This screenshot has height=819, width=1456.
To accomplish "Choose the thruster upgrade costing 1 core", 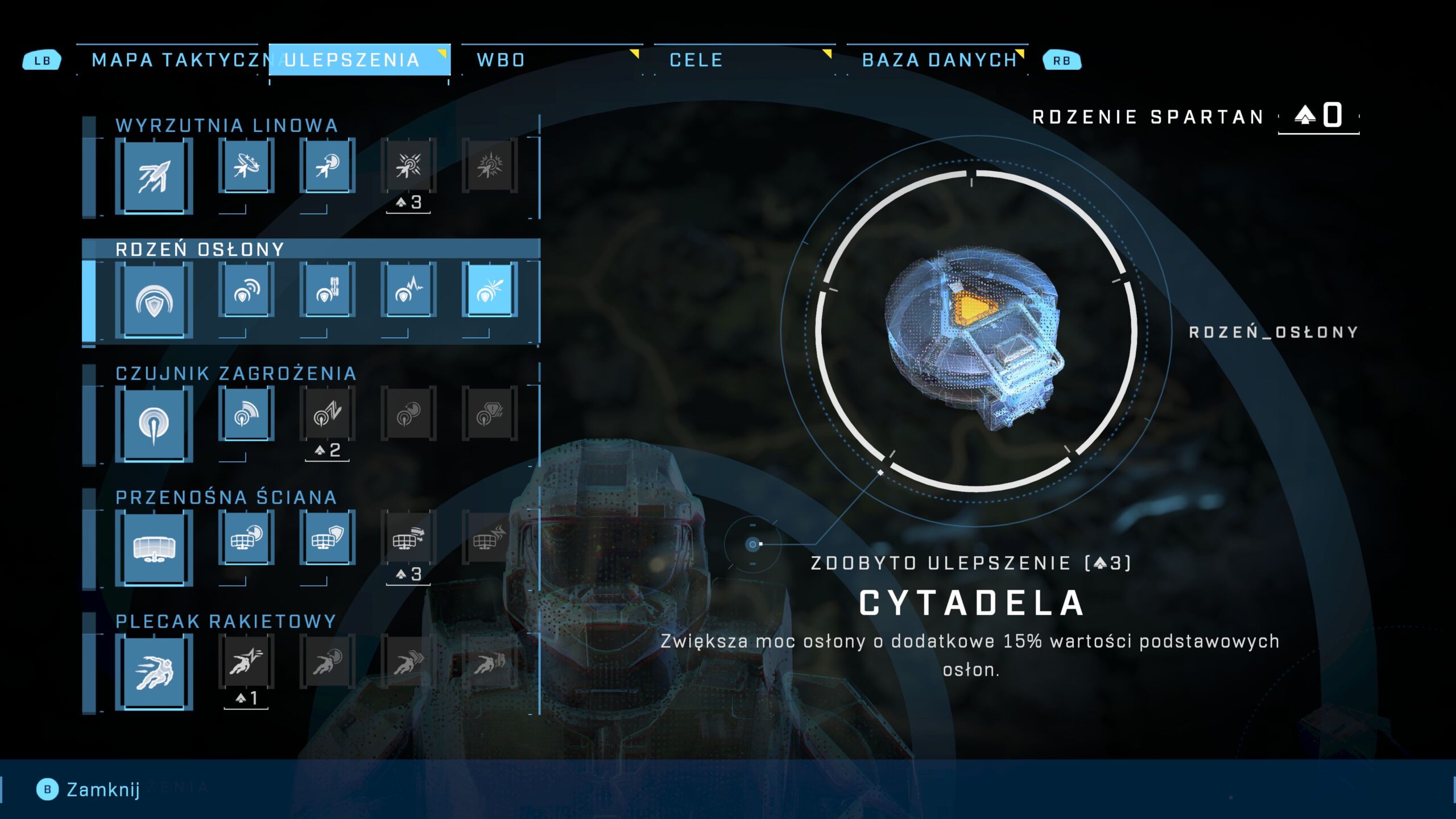I will [246, 661].
